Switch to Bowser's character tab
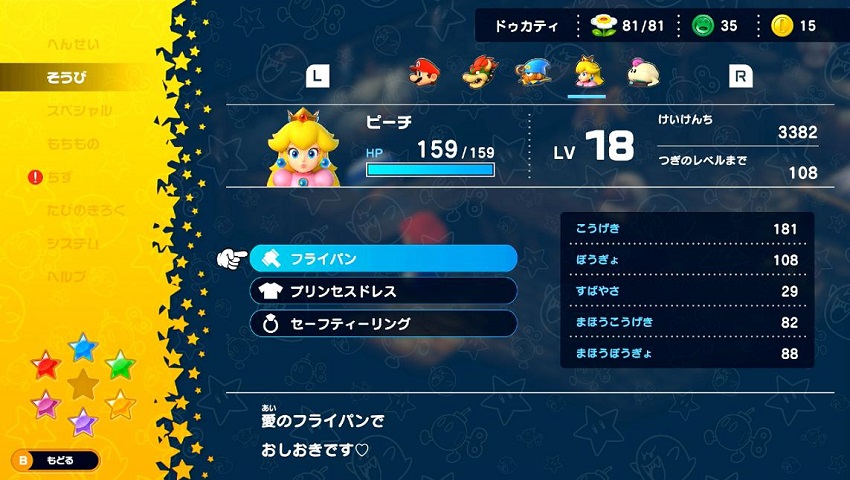 tap(478, 73)
